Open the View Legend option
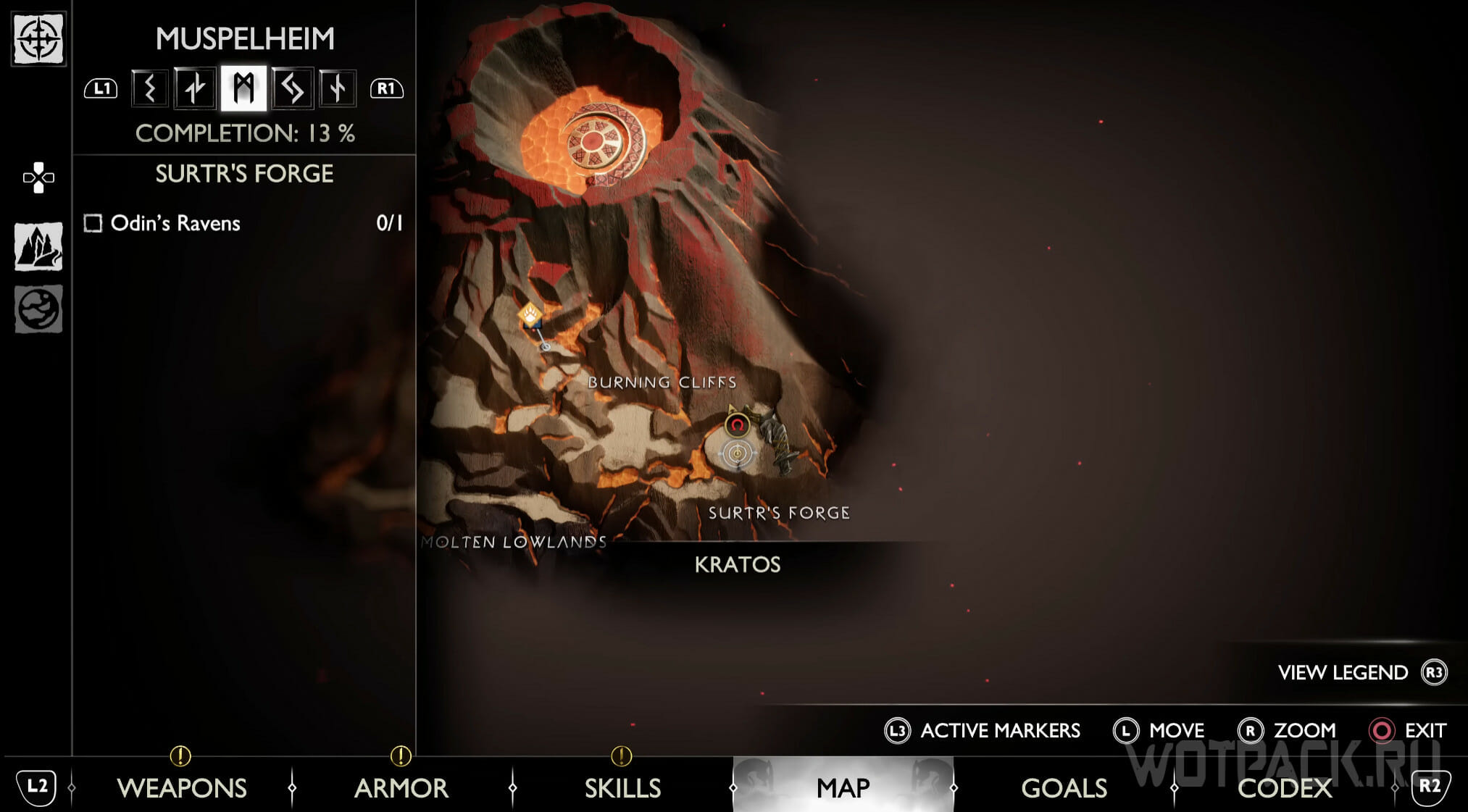1468x812 pixels. click(1343, 673)
